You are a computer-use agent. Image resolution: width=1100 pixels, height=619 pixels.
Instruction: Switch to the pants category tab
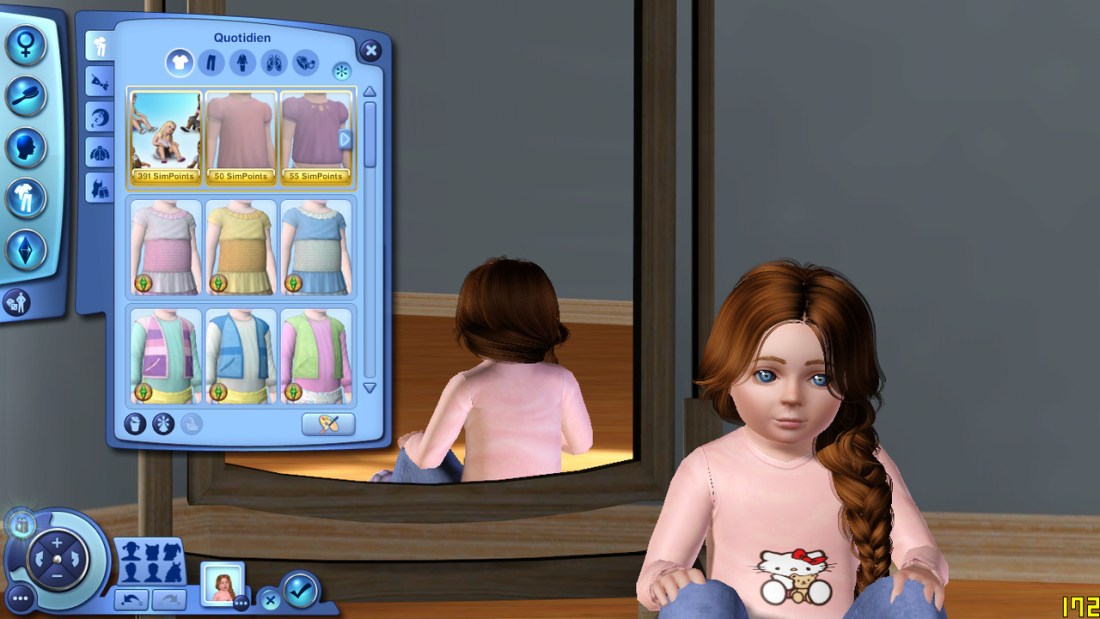click(211, 63)
